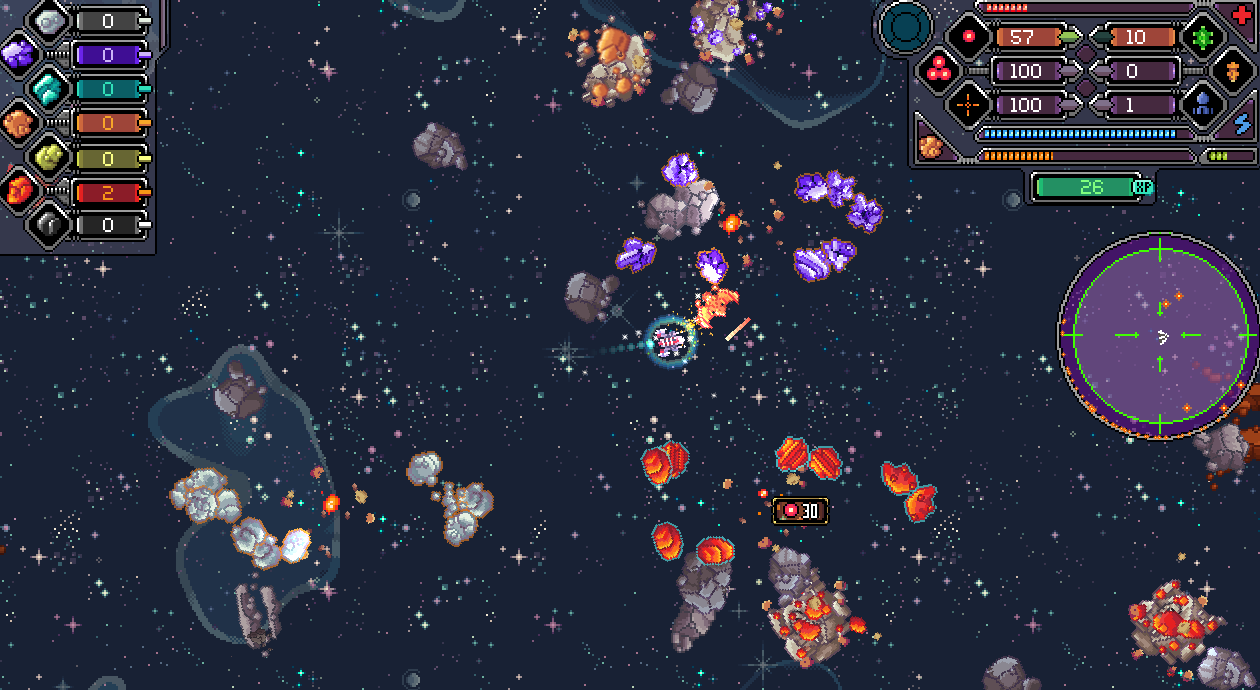Click the blue lightning bolt energy icon

[1243, 122]
